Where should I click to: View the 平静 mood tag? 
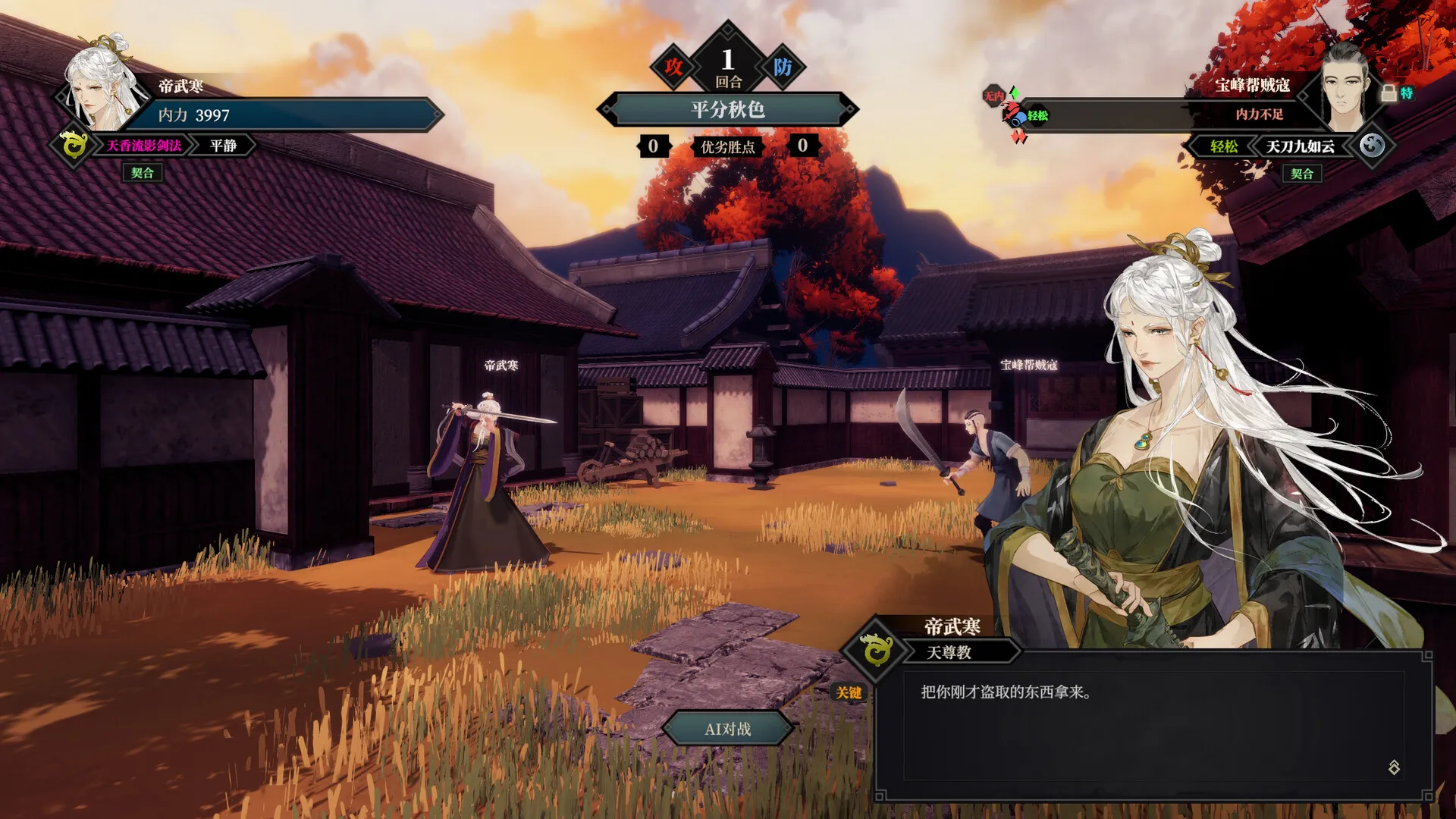223,146
